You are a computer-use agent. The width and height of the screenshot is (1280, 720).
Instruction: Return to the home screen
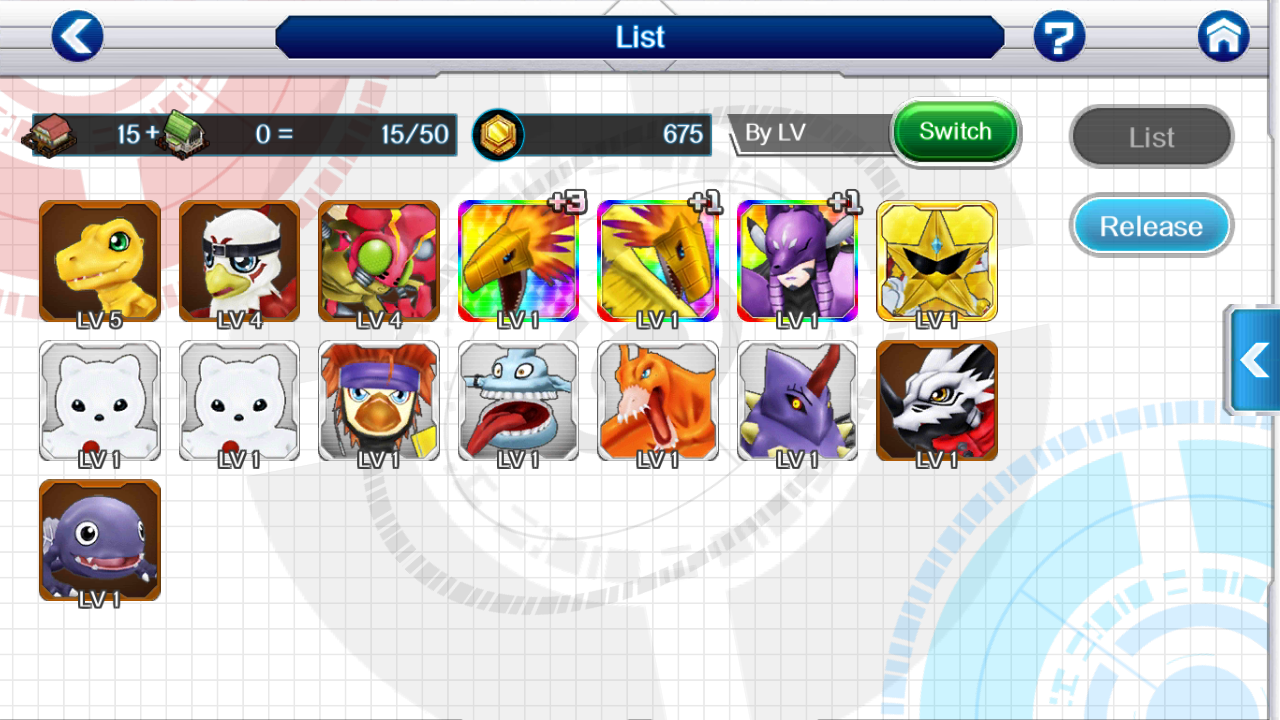tap(1223, 37)
